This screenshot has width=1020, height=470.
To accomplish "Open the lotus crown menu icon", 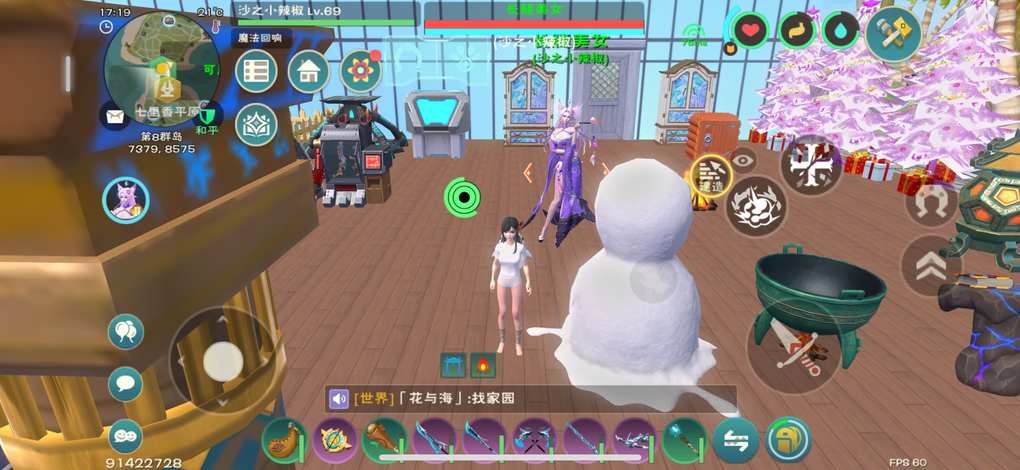I will [x=256, y=124].
